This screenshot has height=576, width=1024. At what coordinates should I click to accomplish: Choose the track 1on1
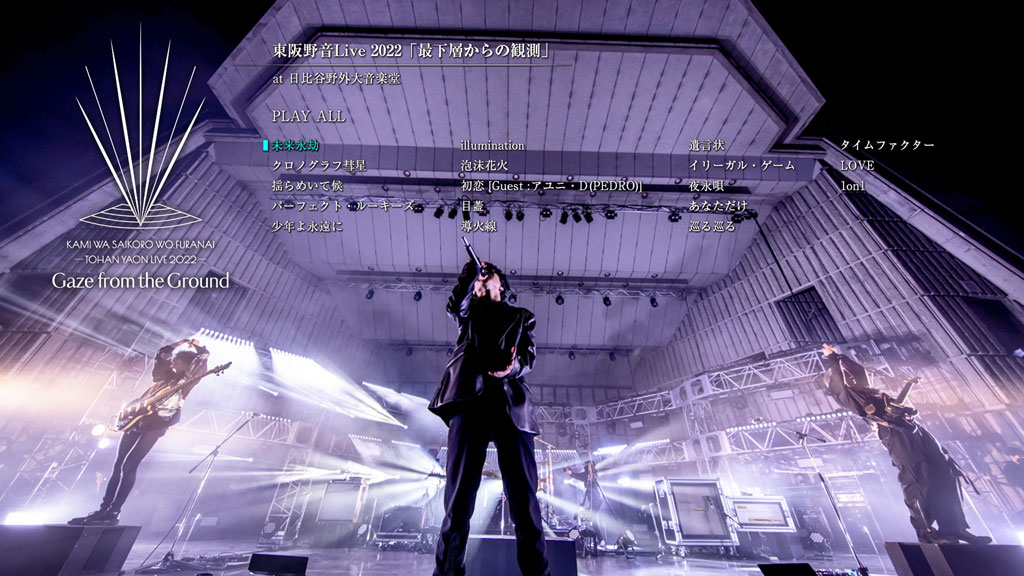coord(852,186)
